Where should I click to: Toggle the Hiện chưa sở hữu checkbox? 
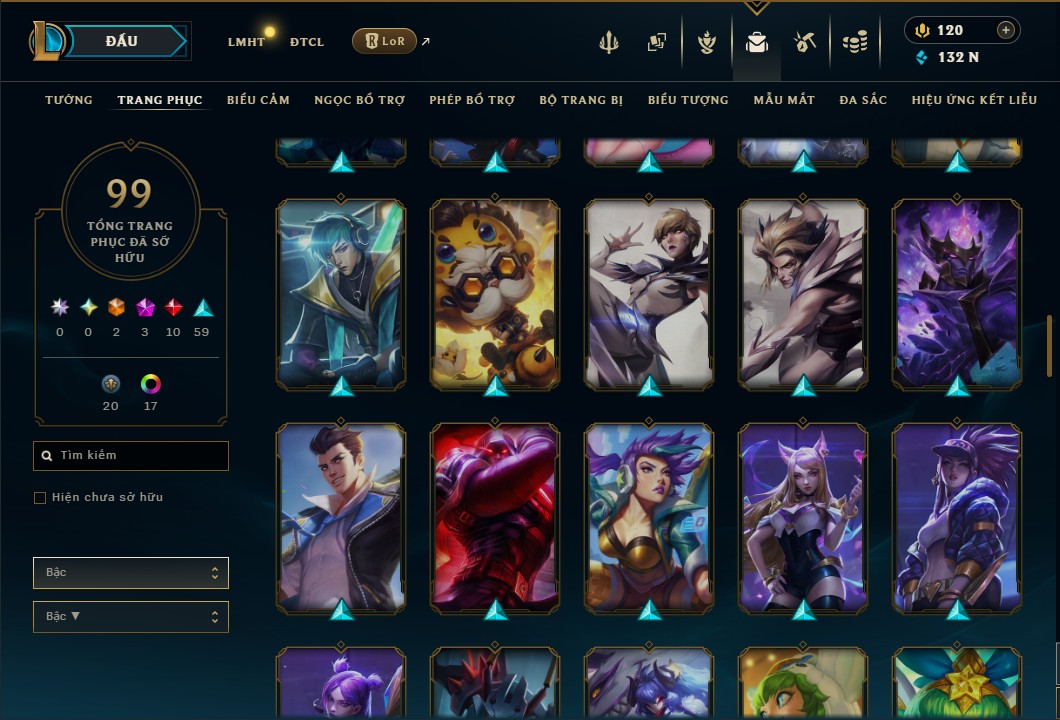tap(40, 498)
